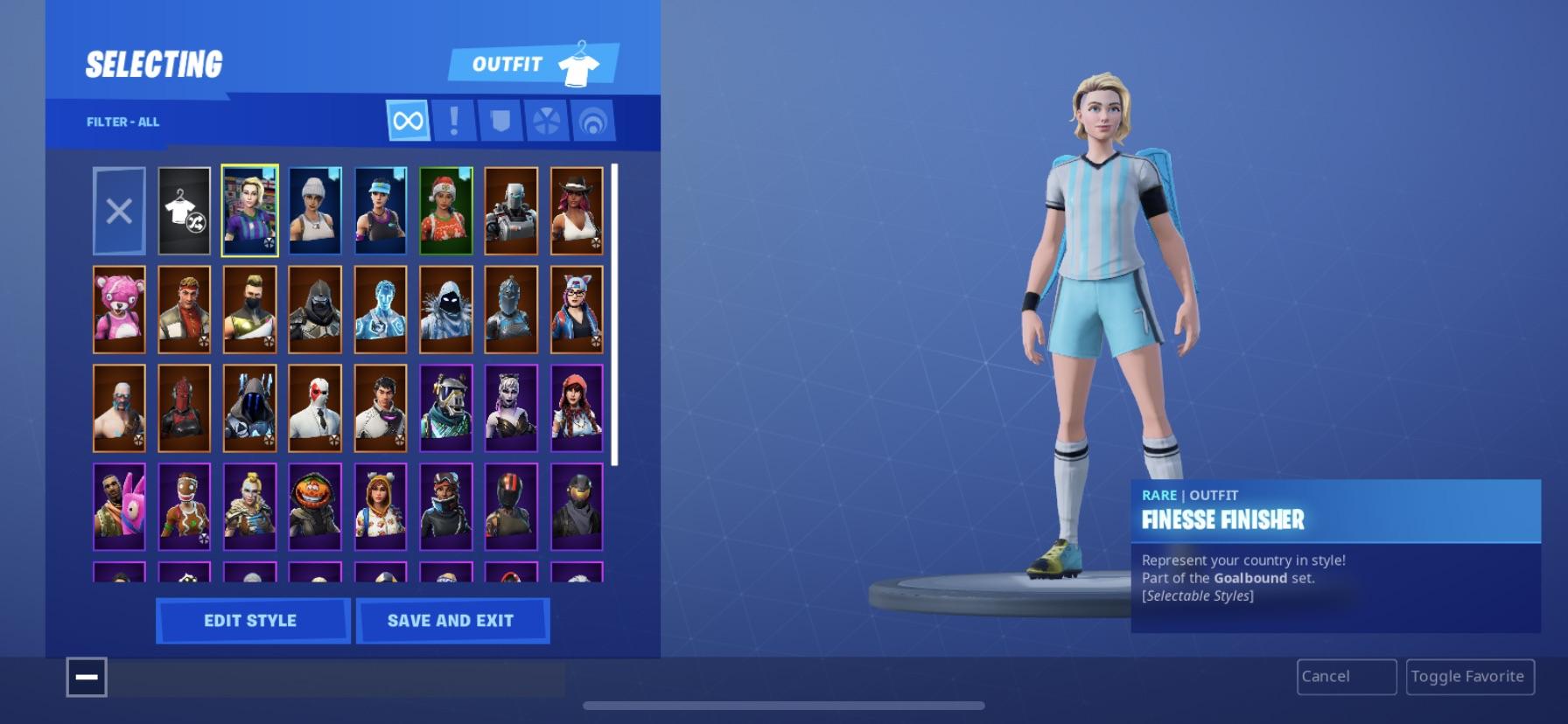Image resolution: width=1568 pixels, height=724 pixels.
Task: Click the pinwheel filter icon
Action: [x=547, y=119]
